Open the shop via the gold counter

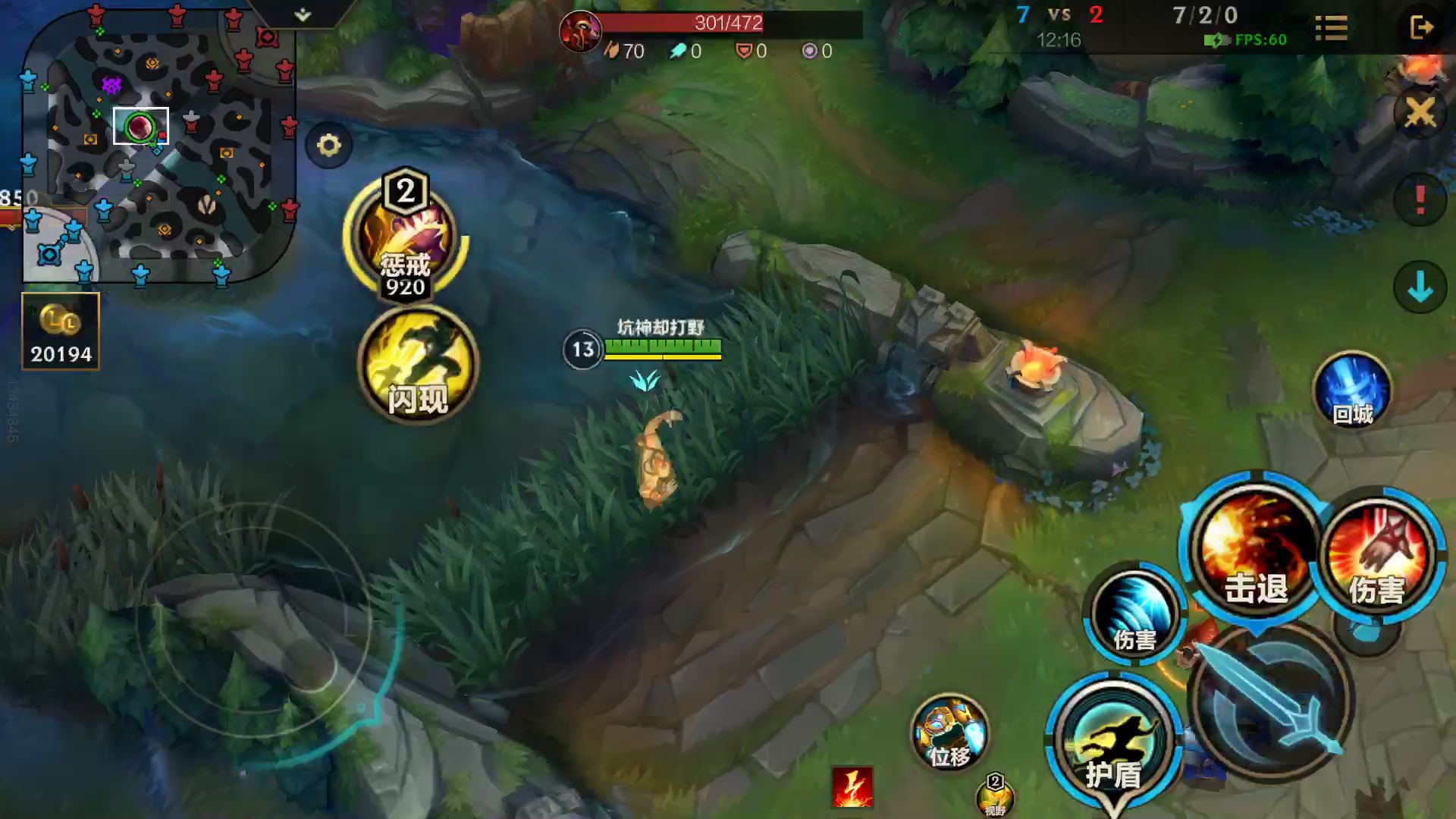(x=61, y=331)
